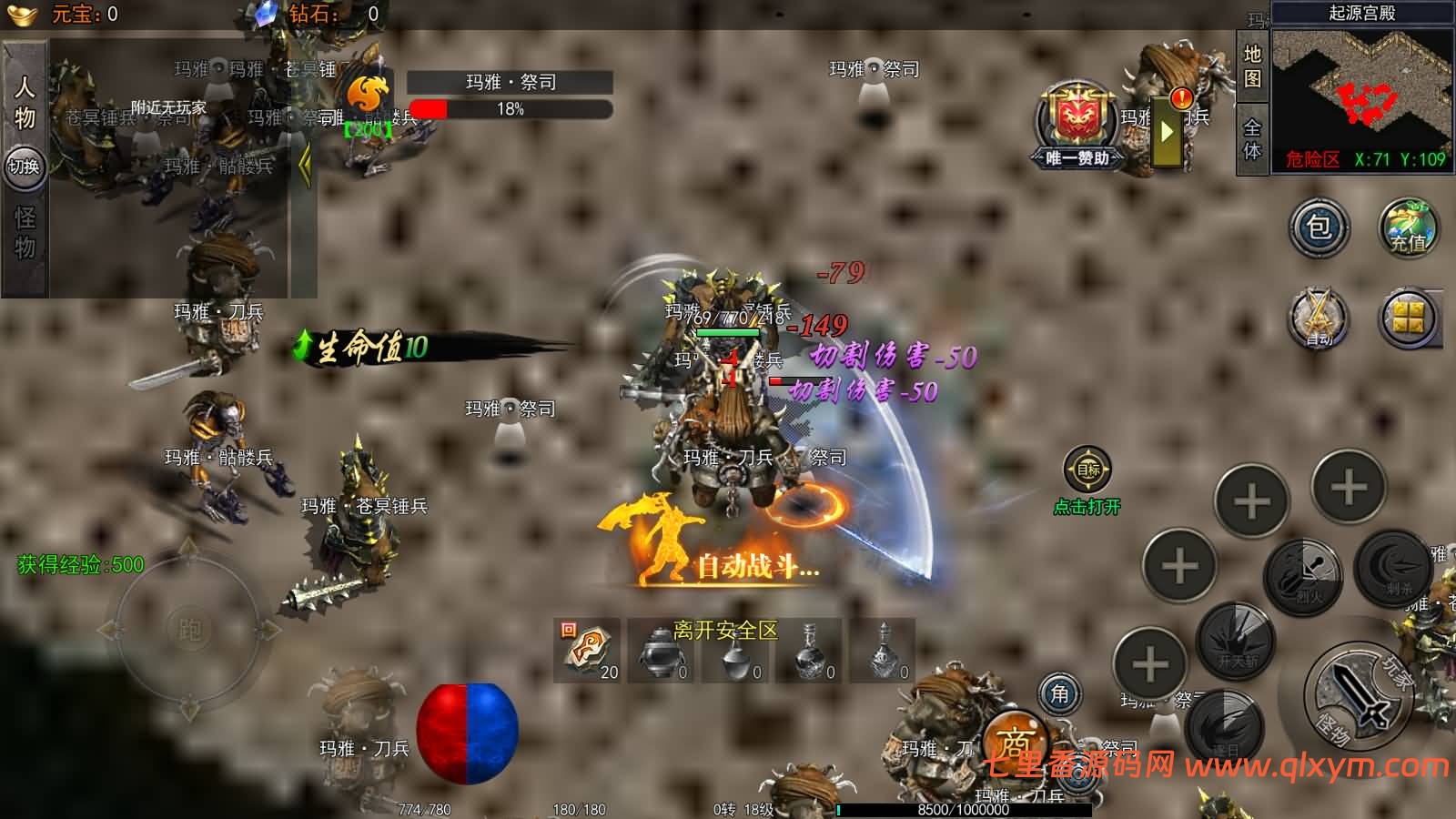Select the 人物 players tab
1456x819 pixels.
click(25, 102)
